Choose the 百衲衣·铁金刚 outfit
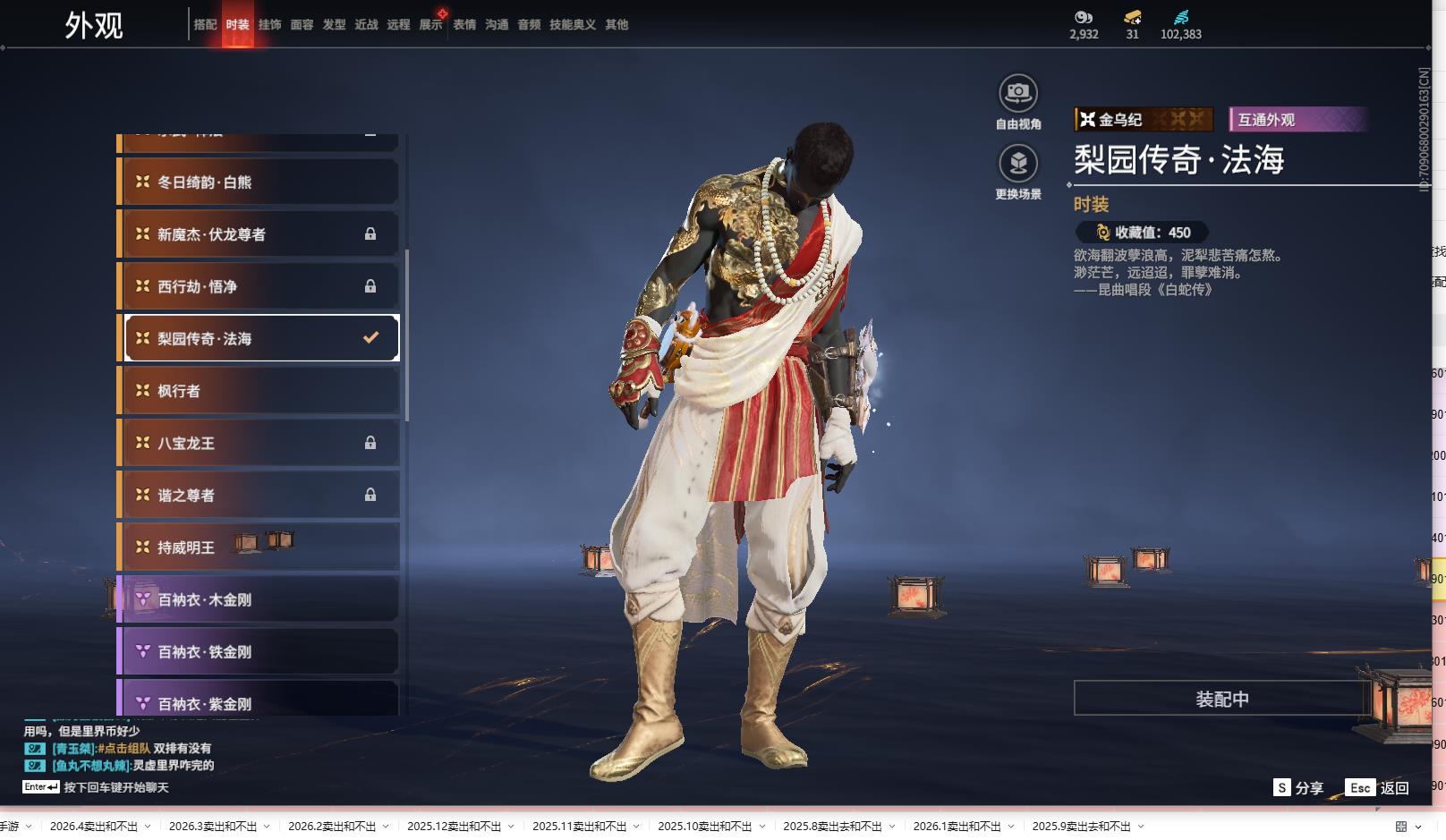This screenshot has width=1446, height=840. point(259,651)
